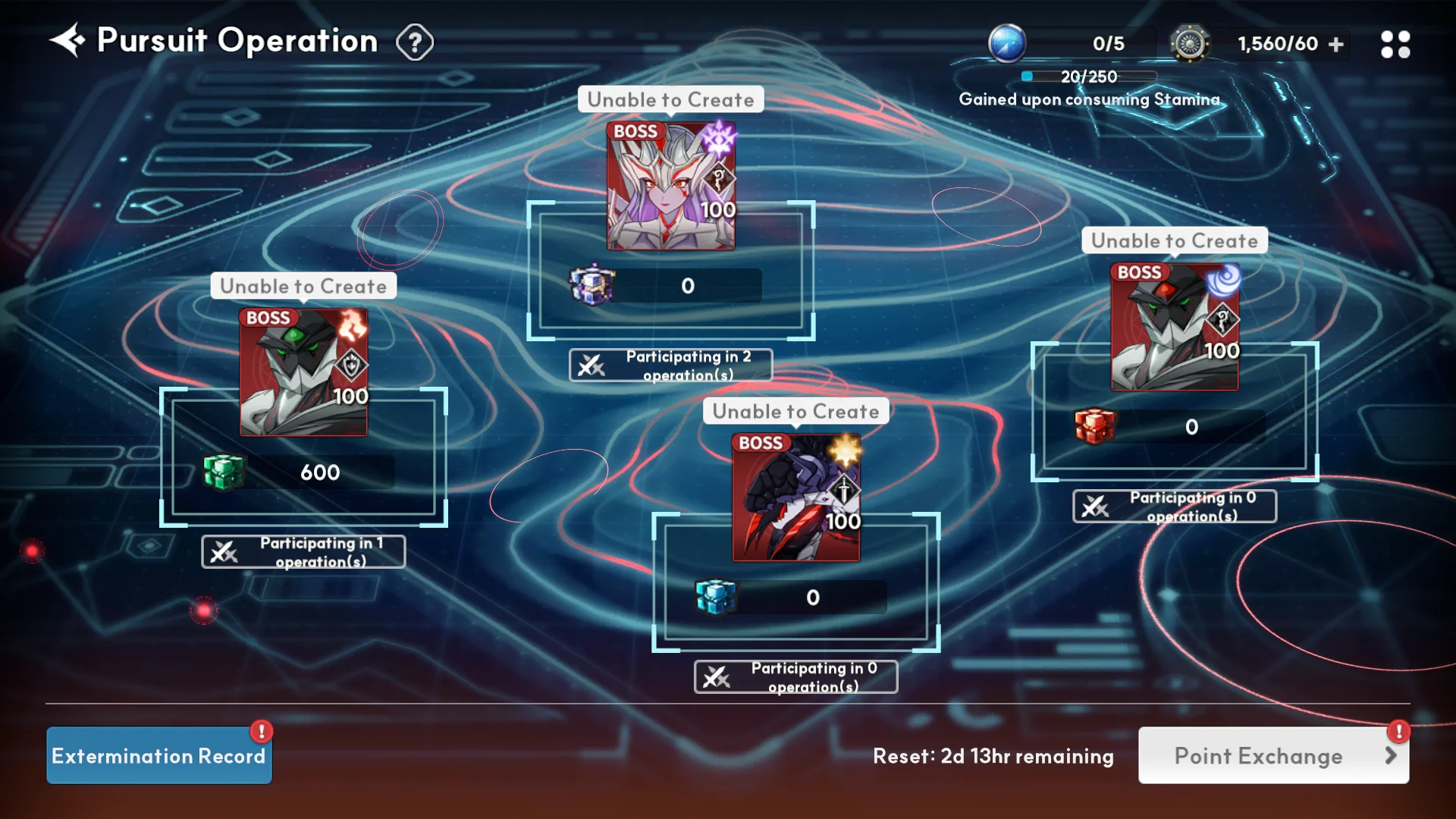
Task: Add more stamina with the plus button
Action: pyautogui.click(x=1336, y=45)
